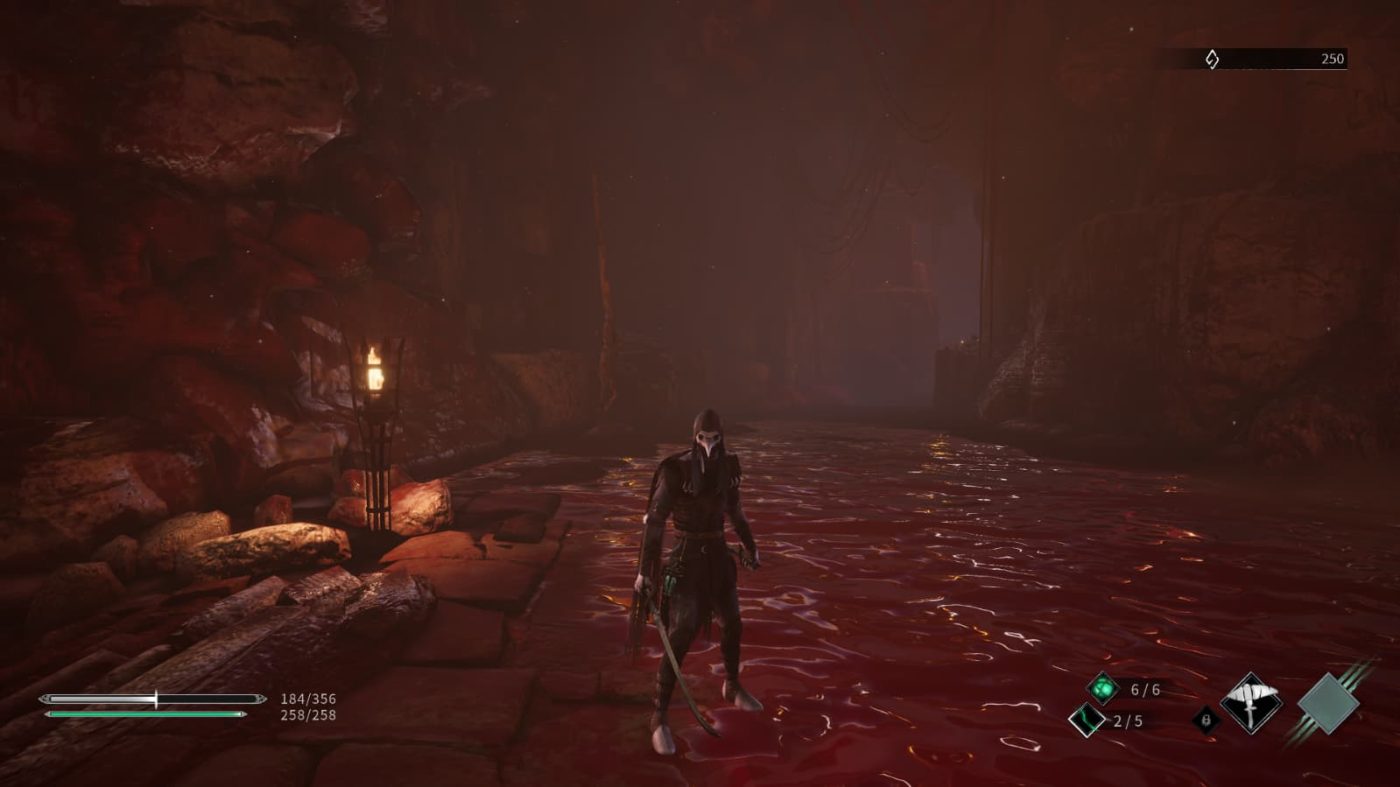The height and width of the screenshot is (787, 1400).
Task: Click the small padlock slot icon
Action: point(1206,719)
